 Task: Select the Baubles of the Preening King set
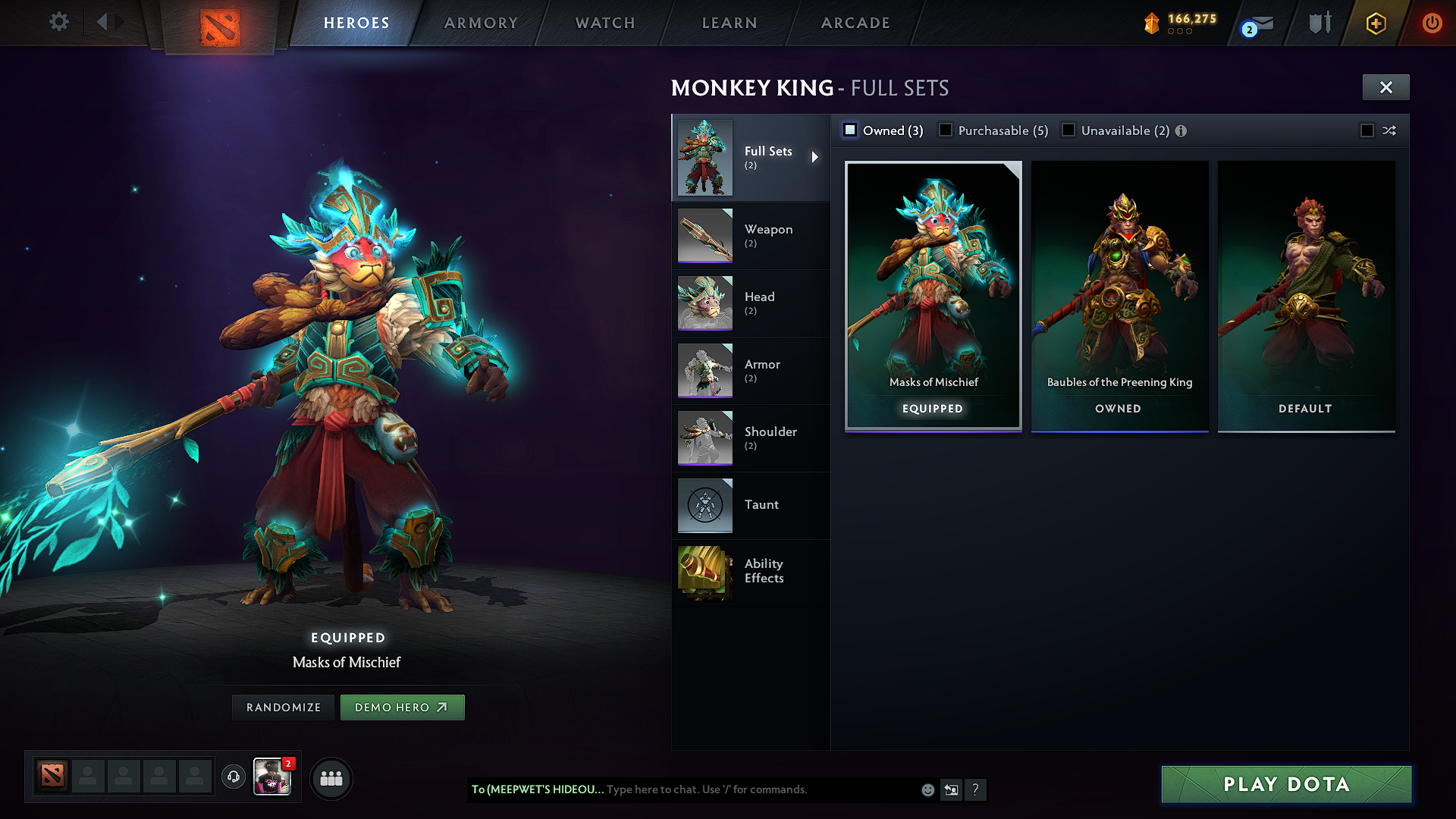coord(1119,296)
